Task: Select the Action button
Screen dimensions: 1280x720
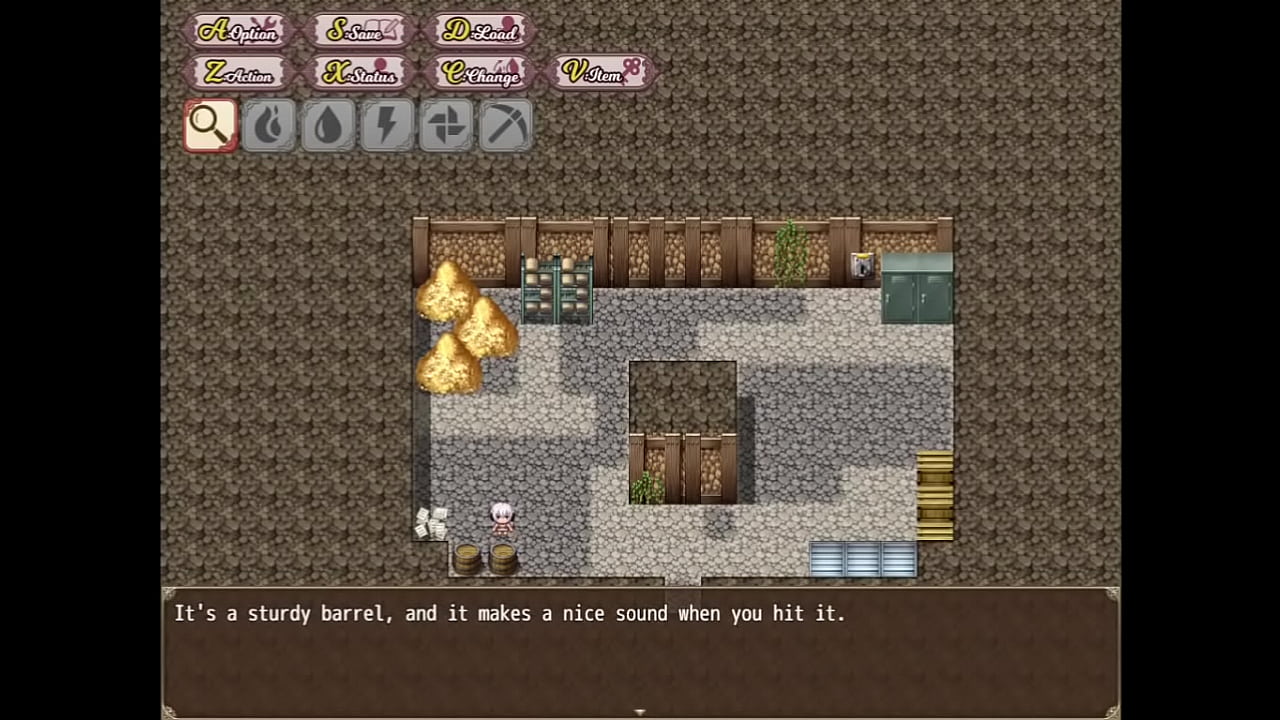Action: tap(240, 73)
